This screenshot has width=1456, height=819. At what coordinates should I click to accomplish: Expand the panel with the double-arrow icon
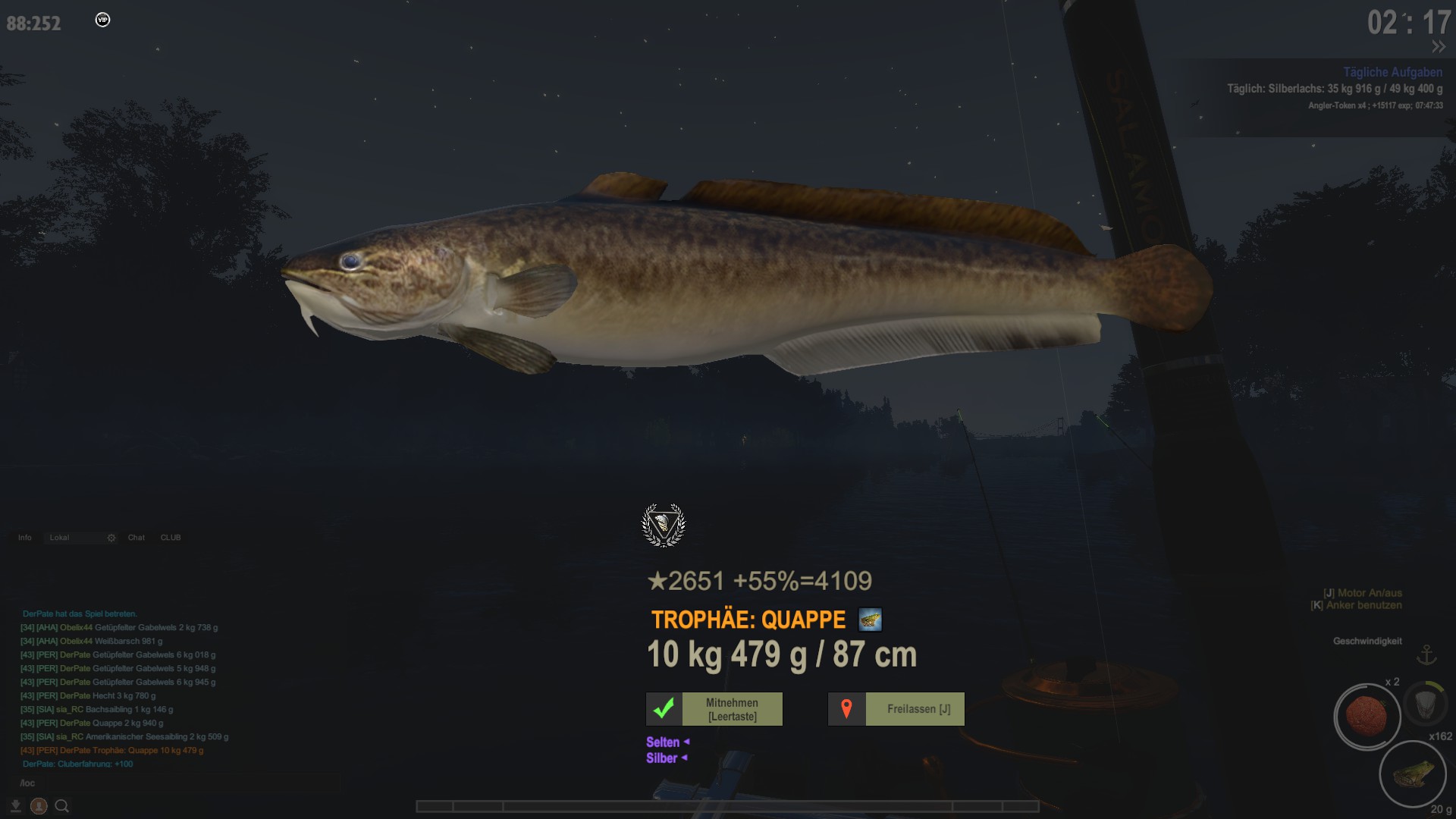1438,47
